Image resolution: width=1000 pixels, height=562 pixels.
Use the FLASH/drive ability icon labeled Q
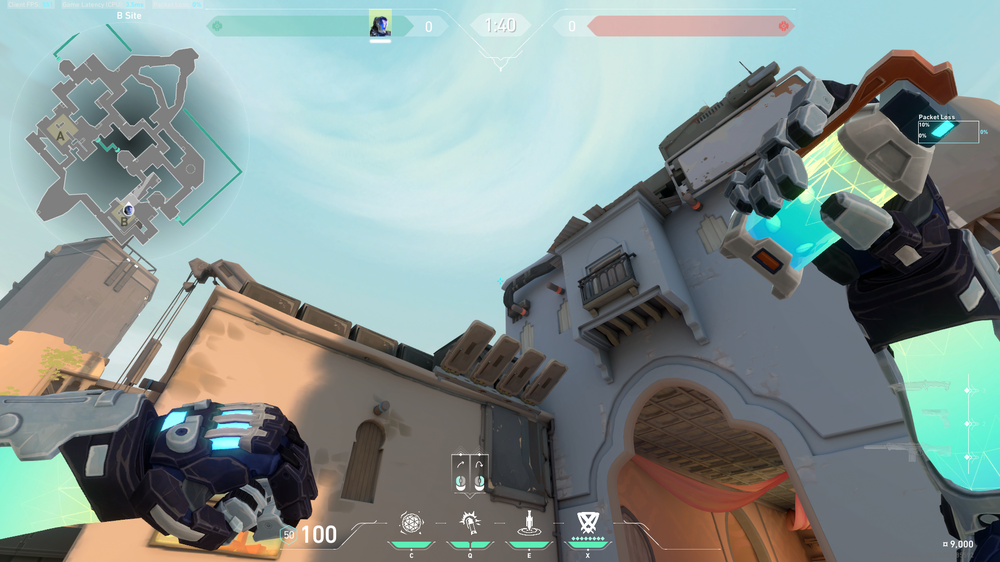469,523
